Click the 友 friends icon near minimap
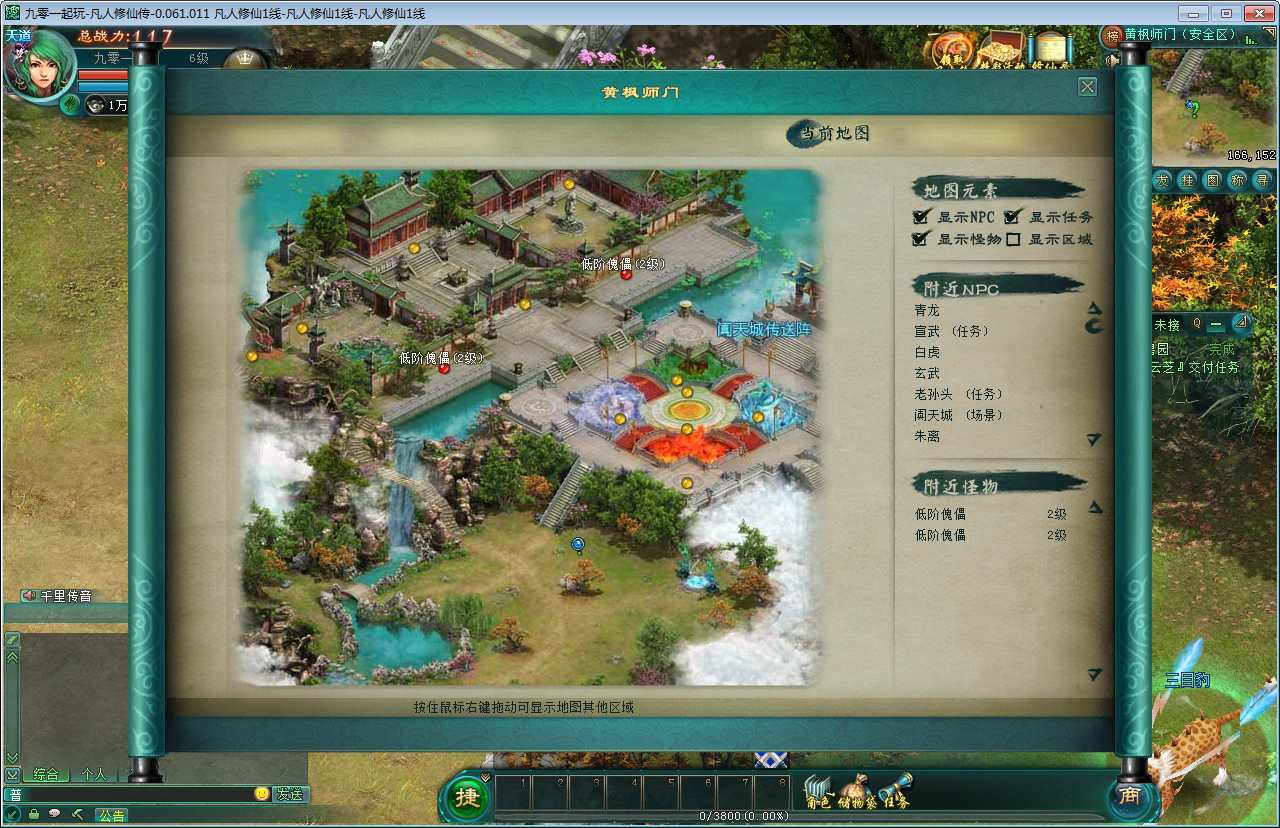 click(1164, 179)
